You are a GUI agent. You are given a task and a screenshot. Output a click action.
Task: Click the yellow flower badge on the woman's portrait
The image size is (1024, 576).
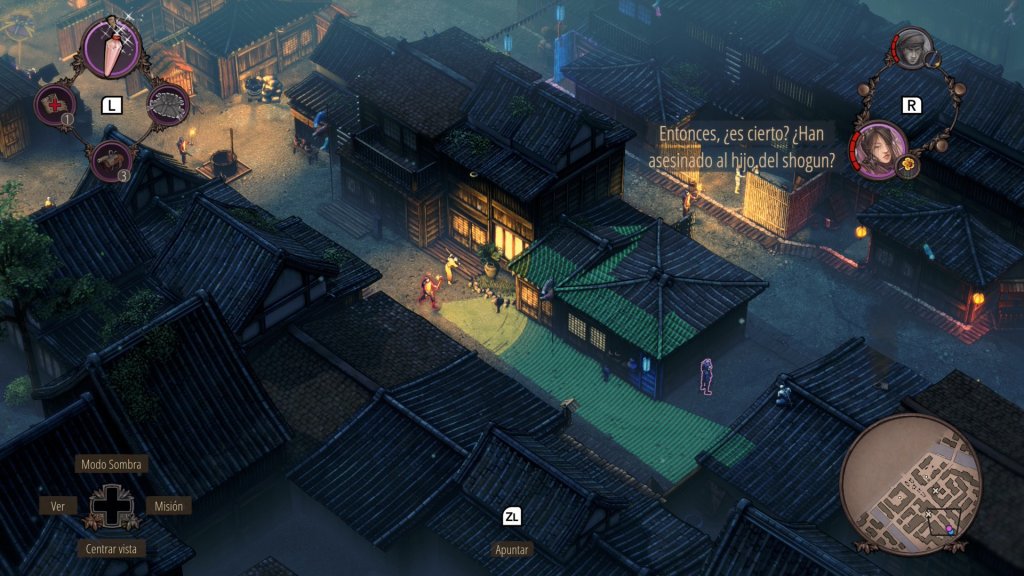[x=908, y=164]
